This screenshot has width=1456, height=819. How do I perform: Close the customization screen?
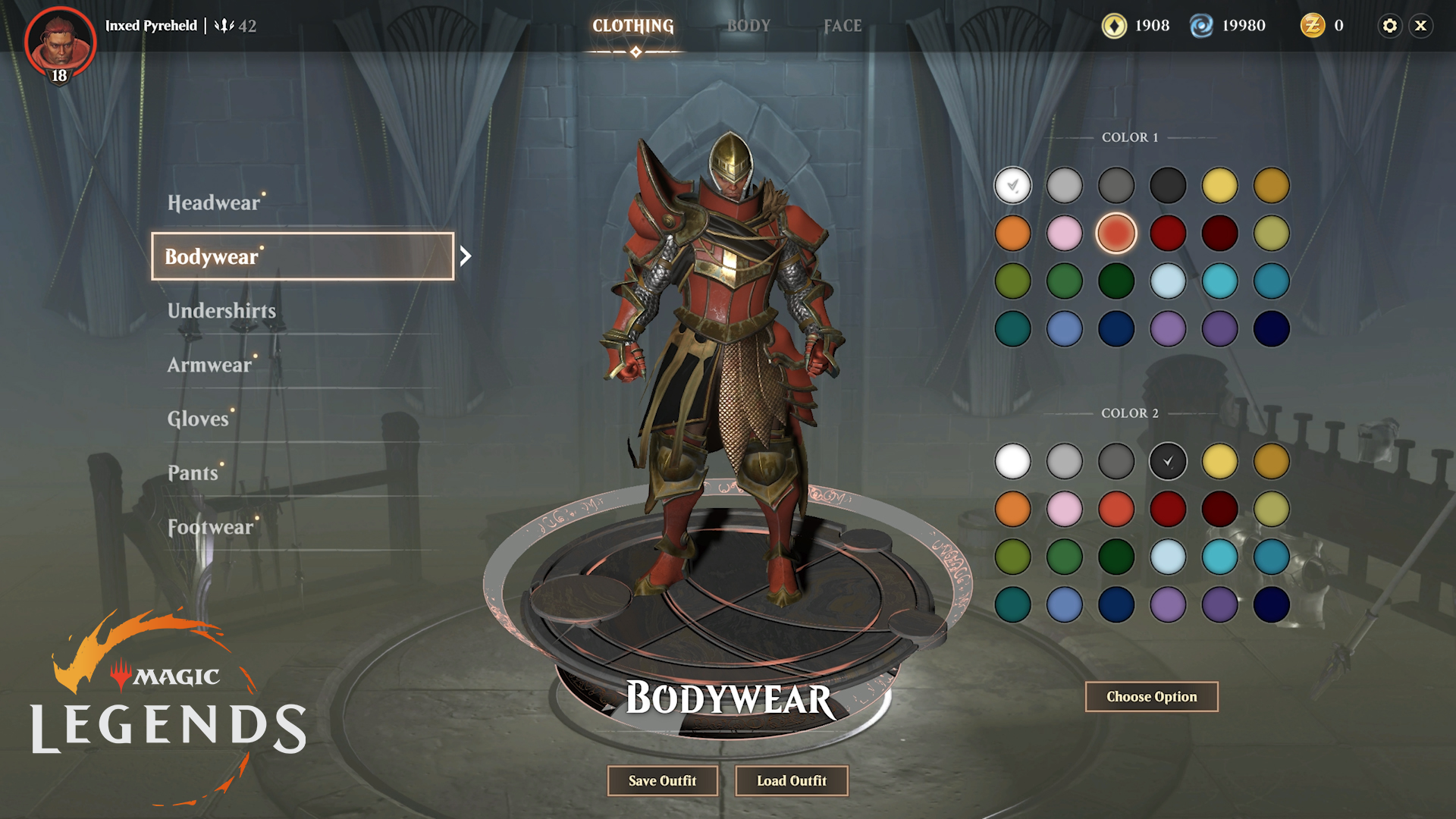pyautogui.click(x=1421, y=26)
